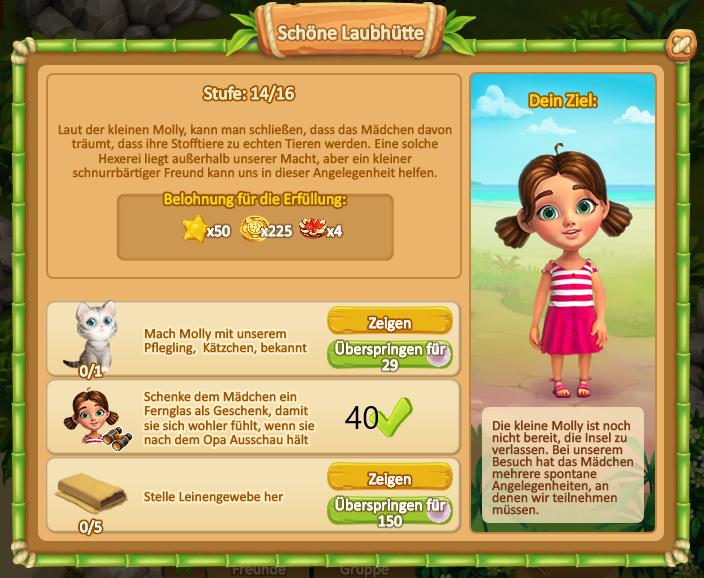Show where to make Leinengewebe via Zeigen

click(x=389, y=479)
